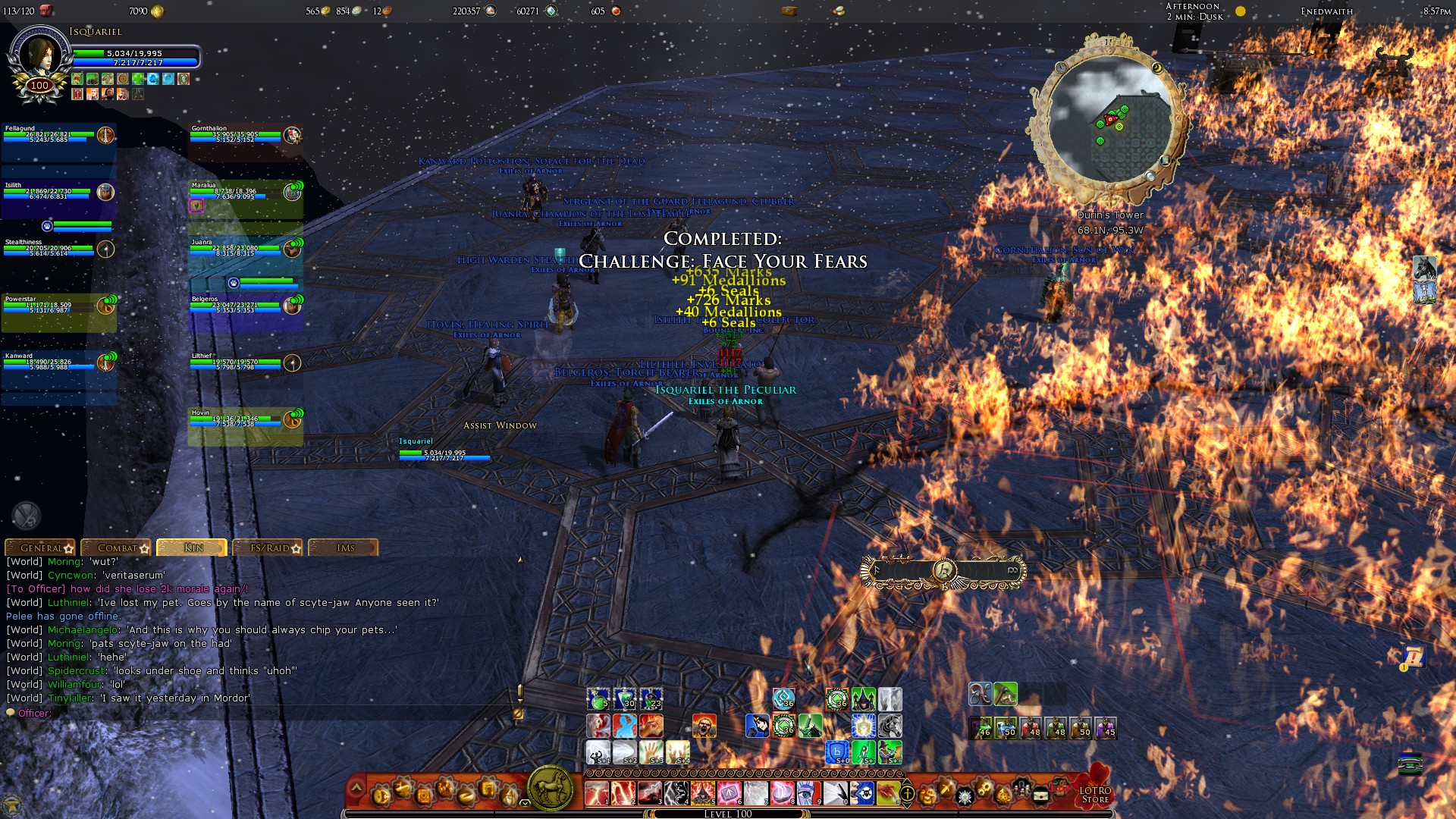Open the Combat chat tab
This screenshot has width=1456, height=819.
(x=118, y=548)
